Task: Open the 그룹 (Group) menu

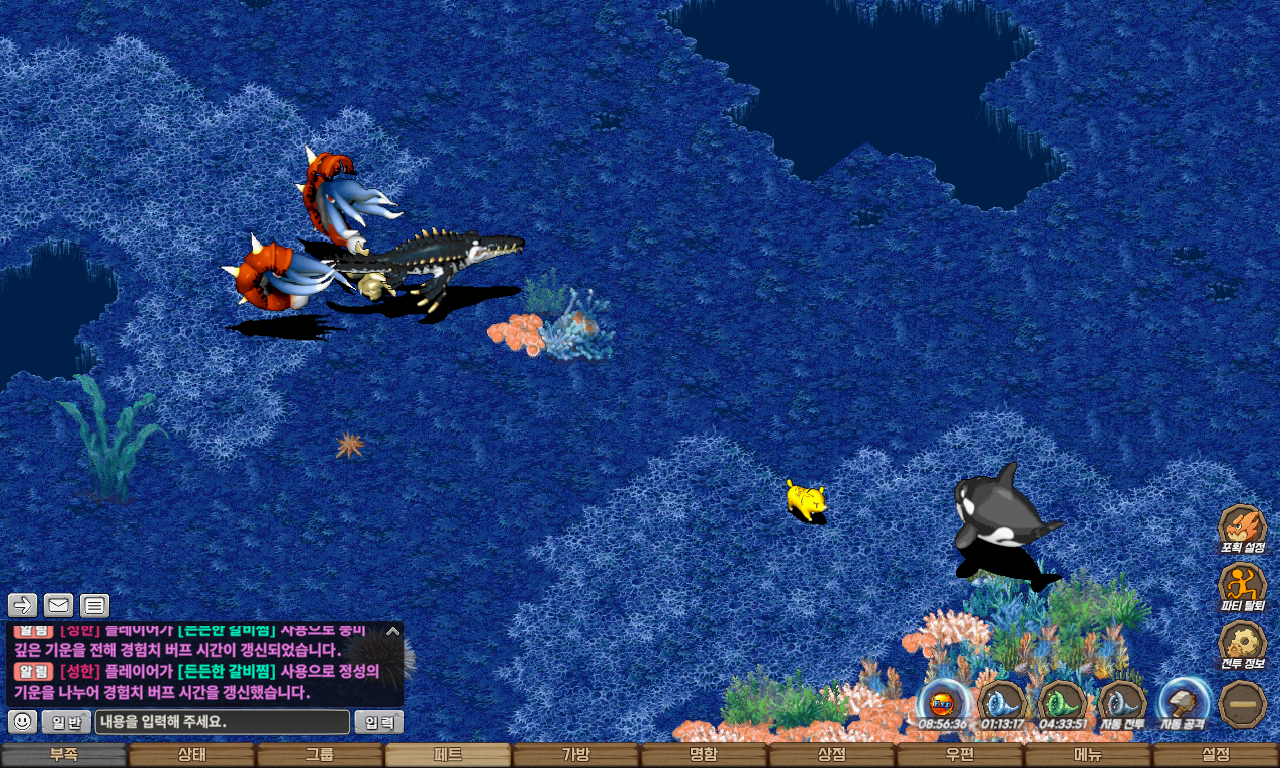Action: pyautogui.click(x=320, y=755)
